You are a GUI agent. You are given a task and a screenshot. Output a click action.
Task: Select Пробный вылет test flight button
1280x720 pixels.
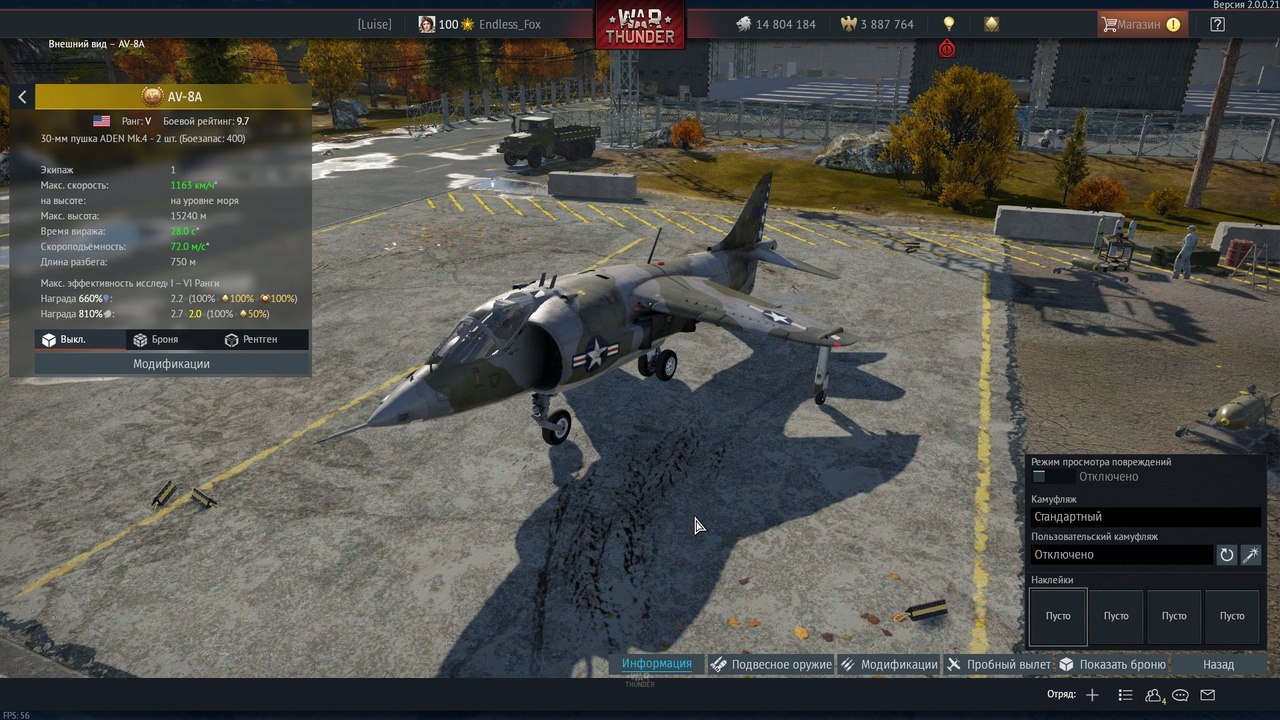(999, 664)
